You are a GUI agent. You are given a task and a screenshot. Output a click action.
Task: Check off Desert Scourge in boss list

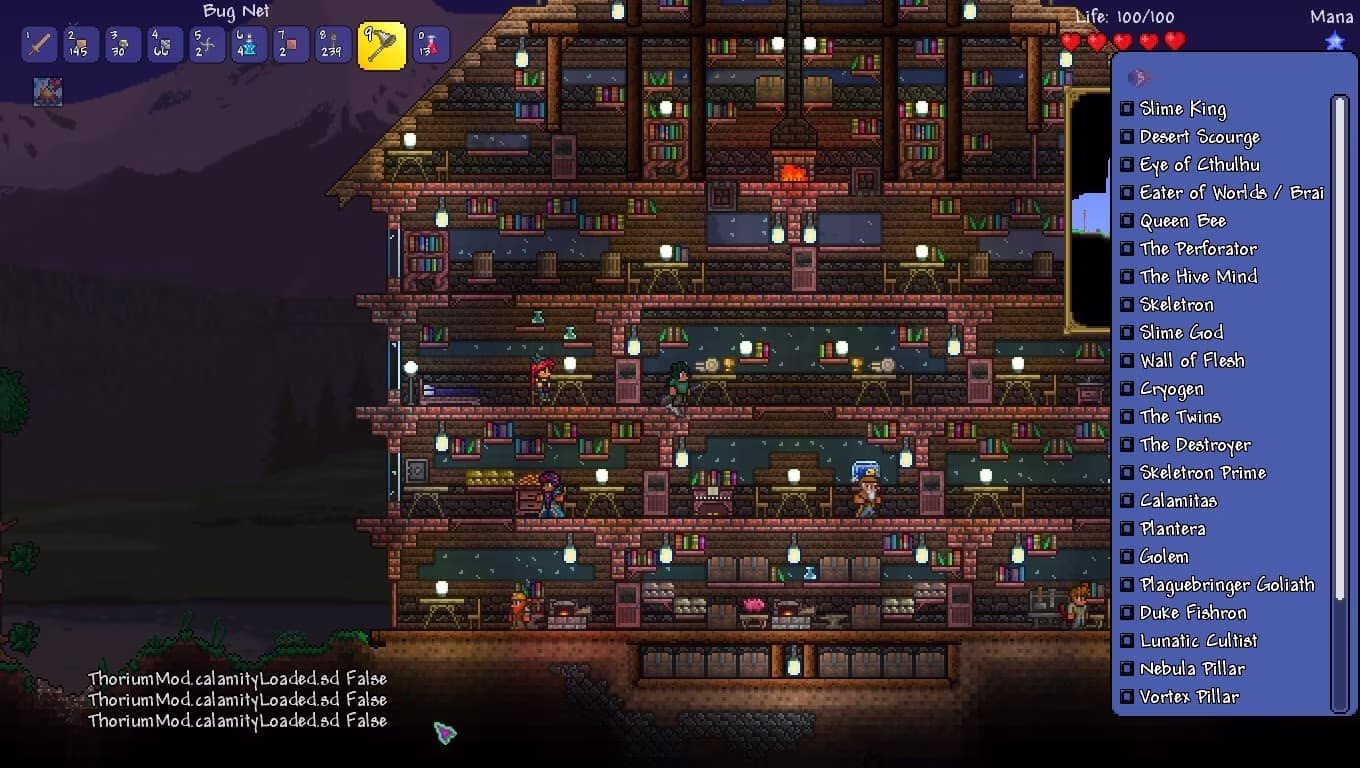click(1127, 137)
